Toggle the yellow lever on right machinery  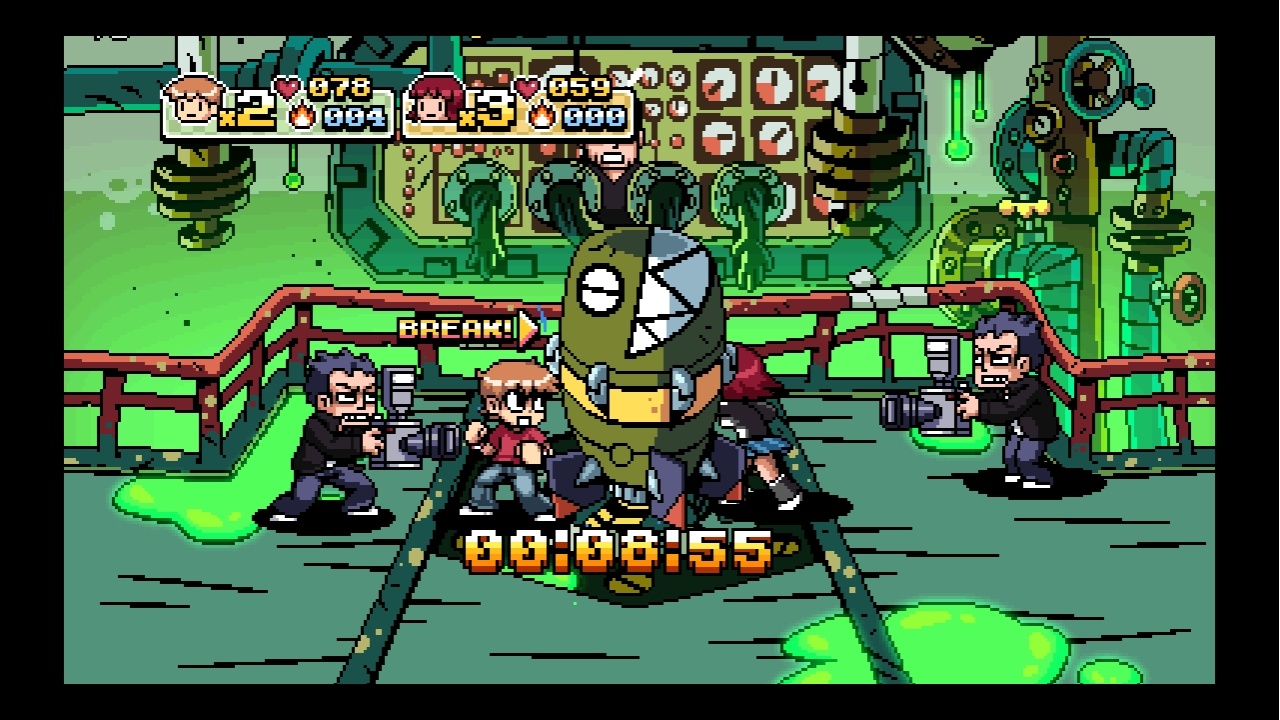pos(1025,208)
